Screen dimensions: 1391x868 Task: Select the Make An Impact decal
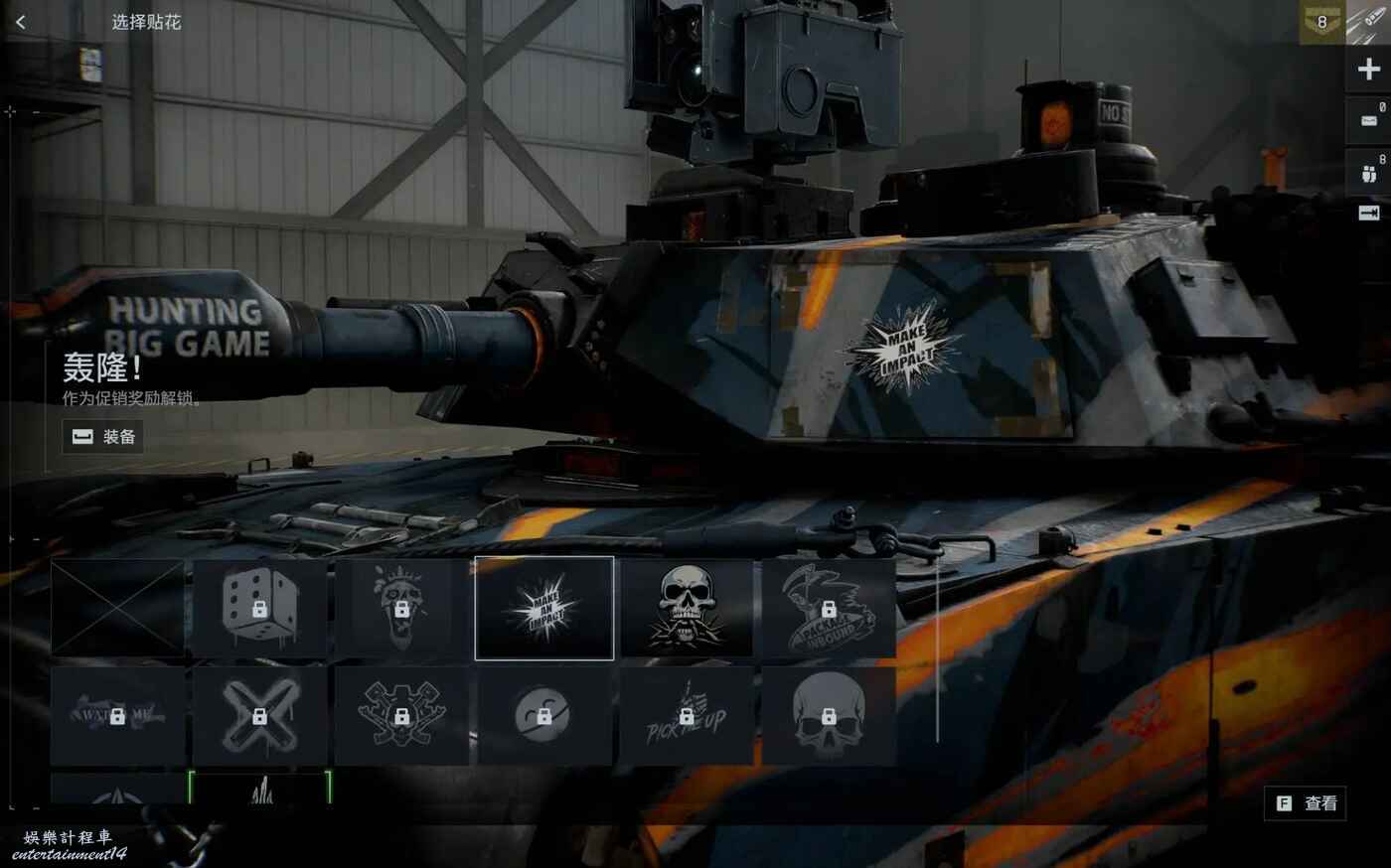coord(544,608)
